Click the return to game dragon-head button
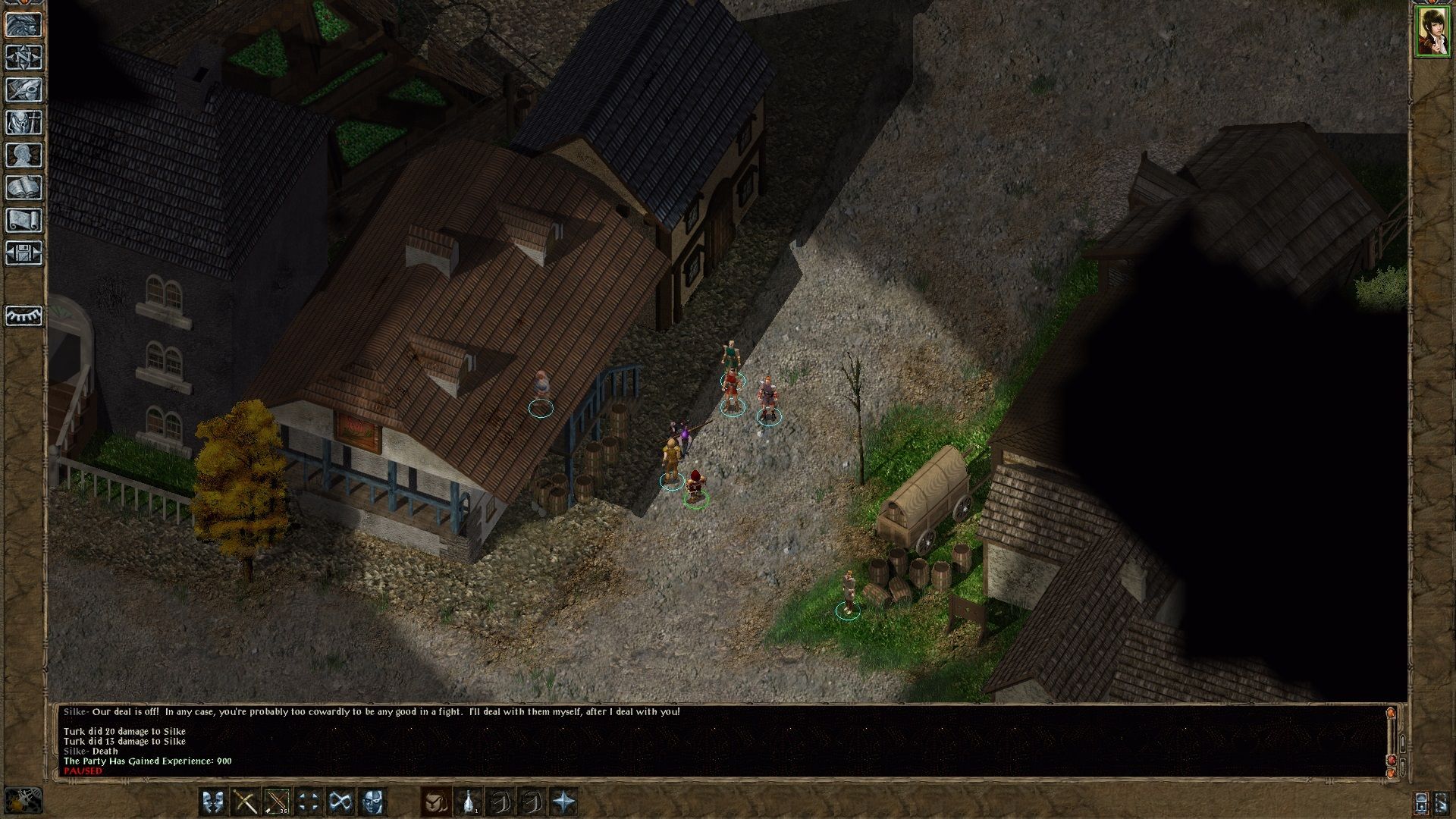 24,24
